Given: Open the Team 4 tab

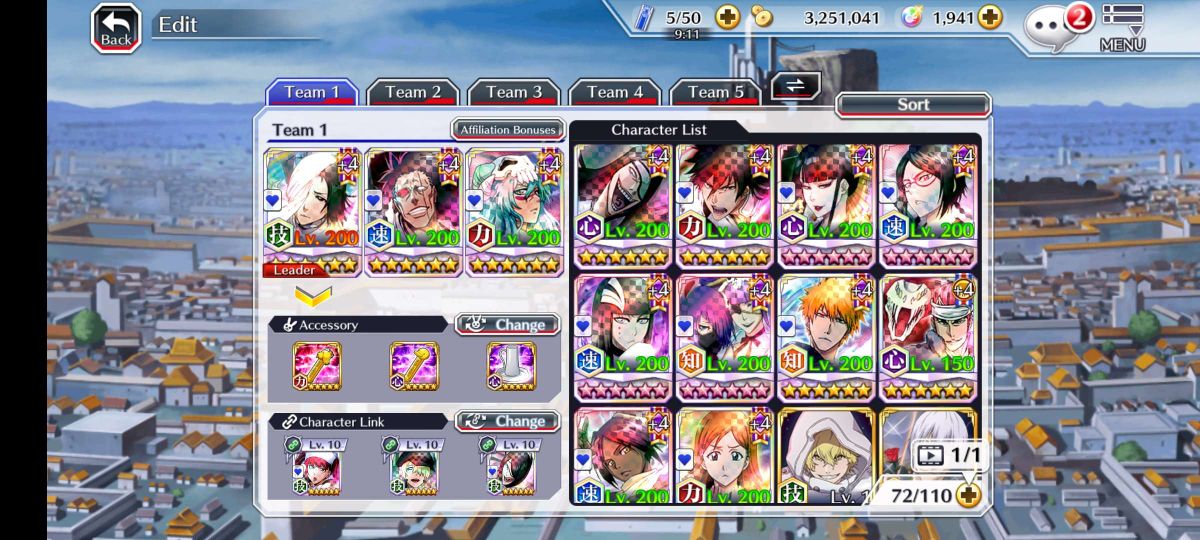Looking at the screenshot, I should [614, 92].
